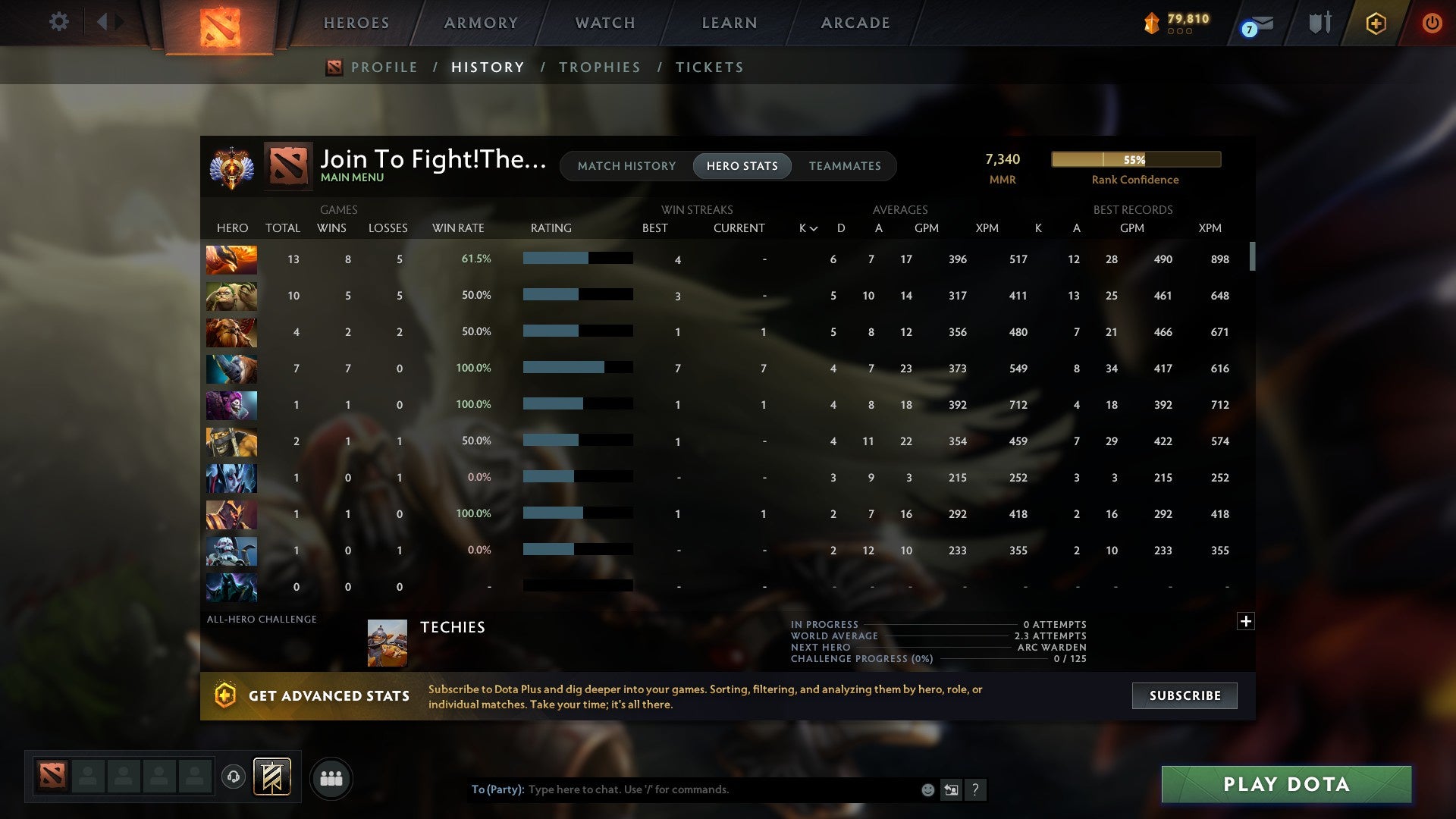
Task: Click the Techies portrait under All-Hero Challenge
Action: click(x=385, y=642)
